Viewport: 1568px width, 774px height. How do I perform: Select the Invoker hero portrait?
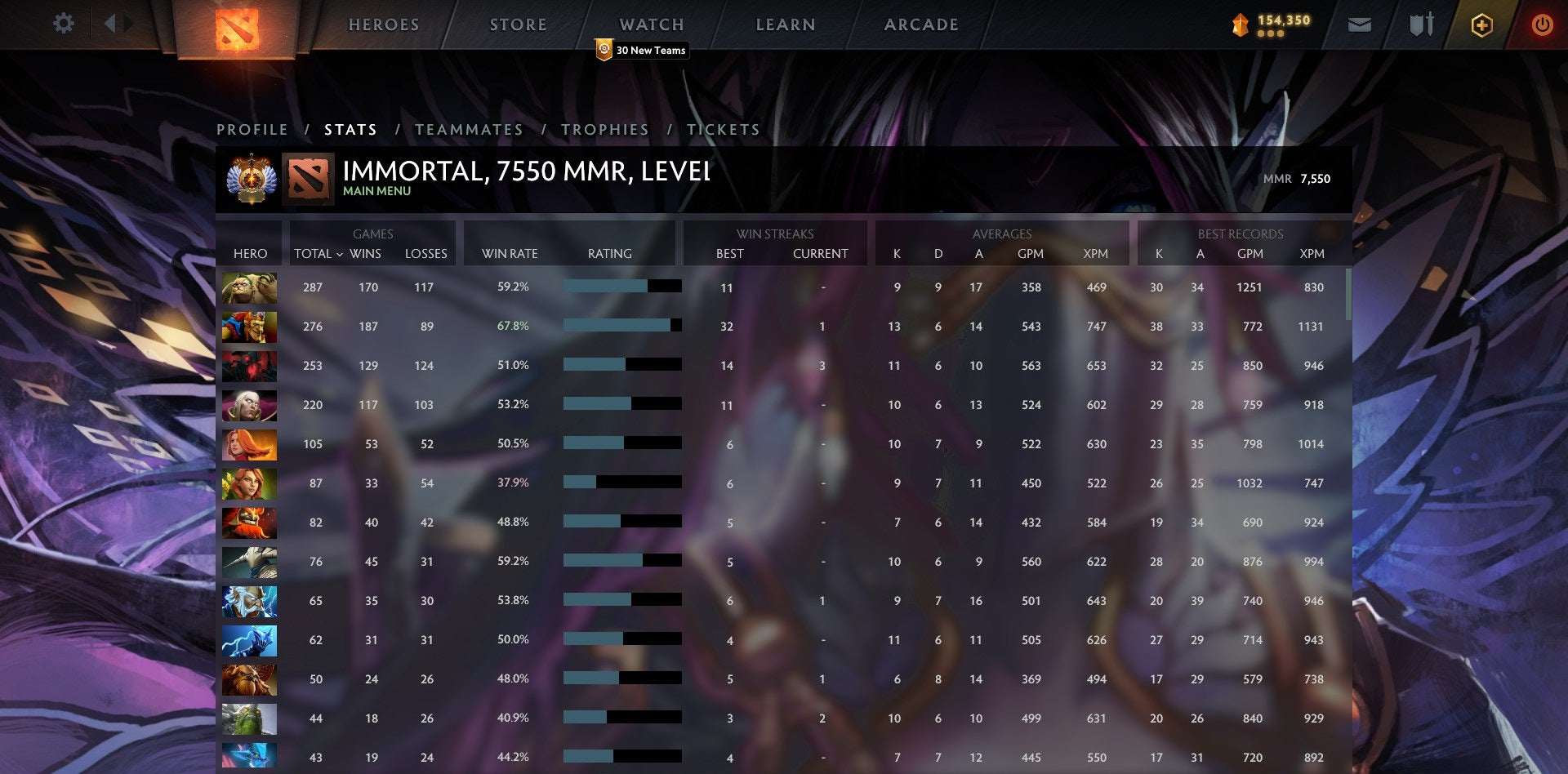(x=249, y=405)
